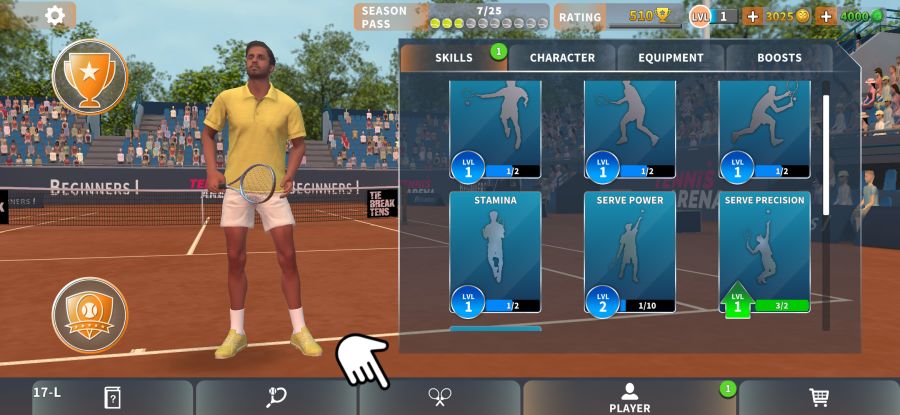
Task: Select the racket and ball bottom tab
Action: 277,397
